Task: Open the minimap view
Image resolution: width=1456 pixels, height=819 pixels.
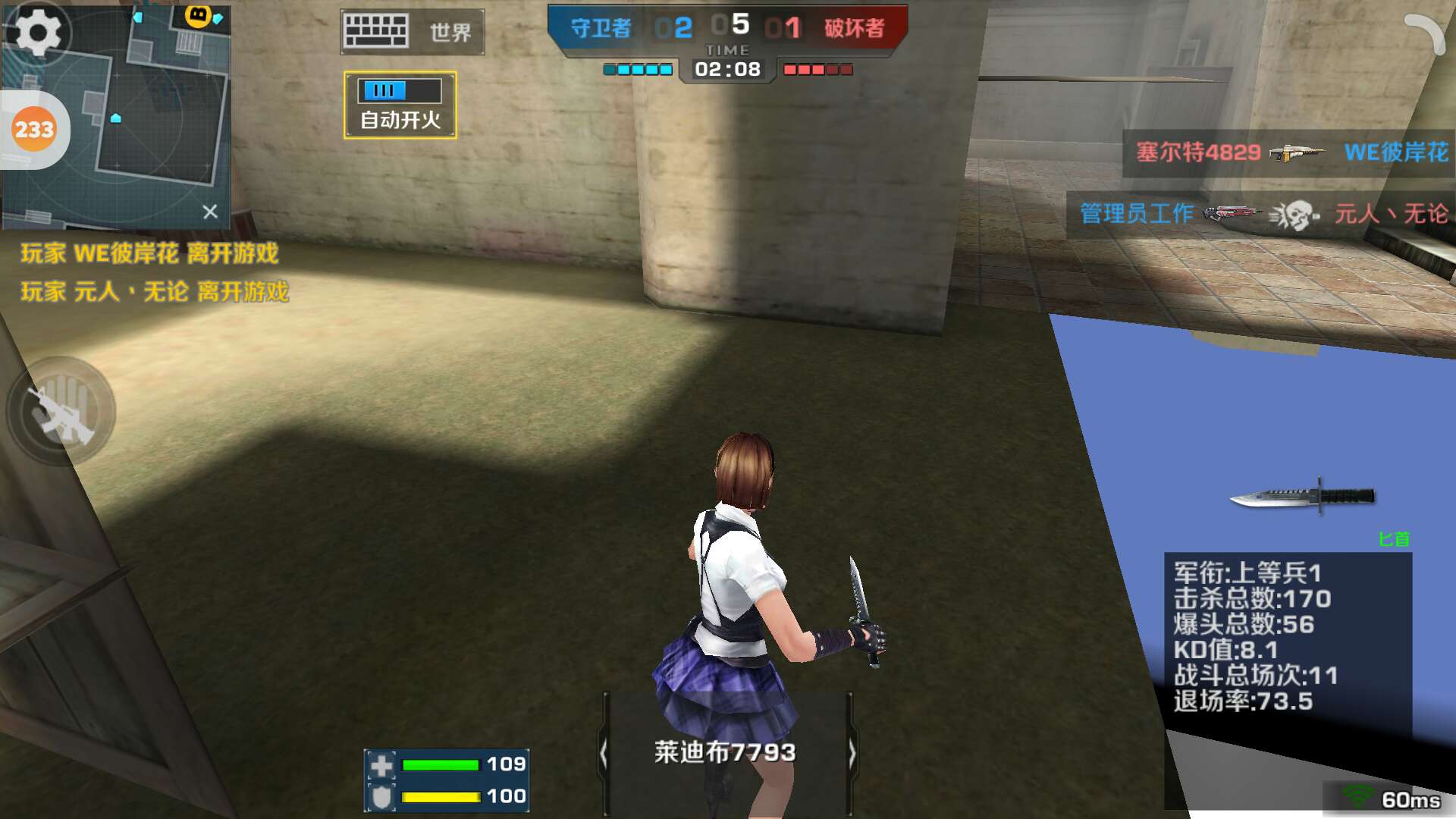Action: pyautogui.click(x=152, y=114)
